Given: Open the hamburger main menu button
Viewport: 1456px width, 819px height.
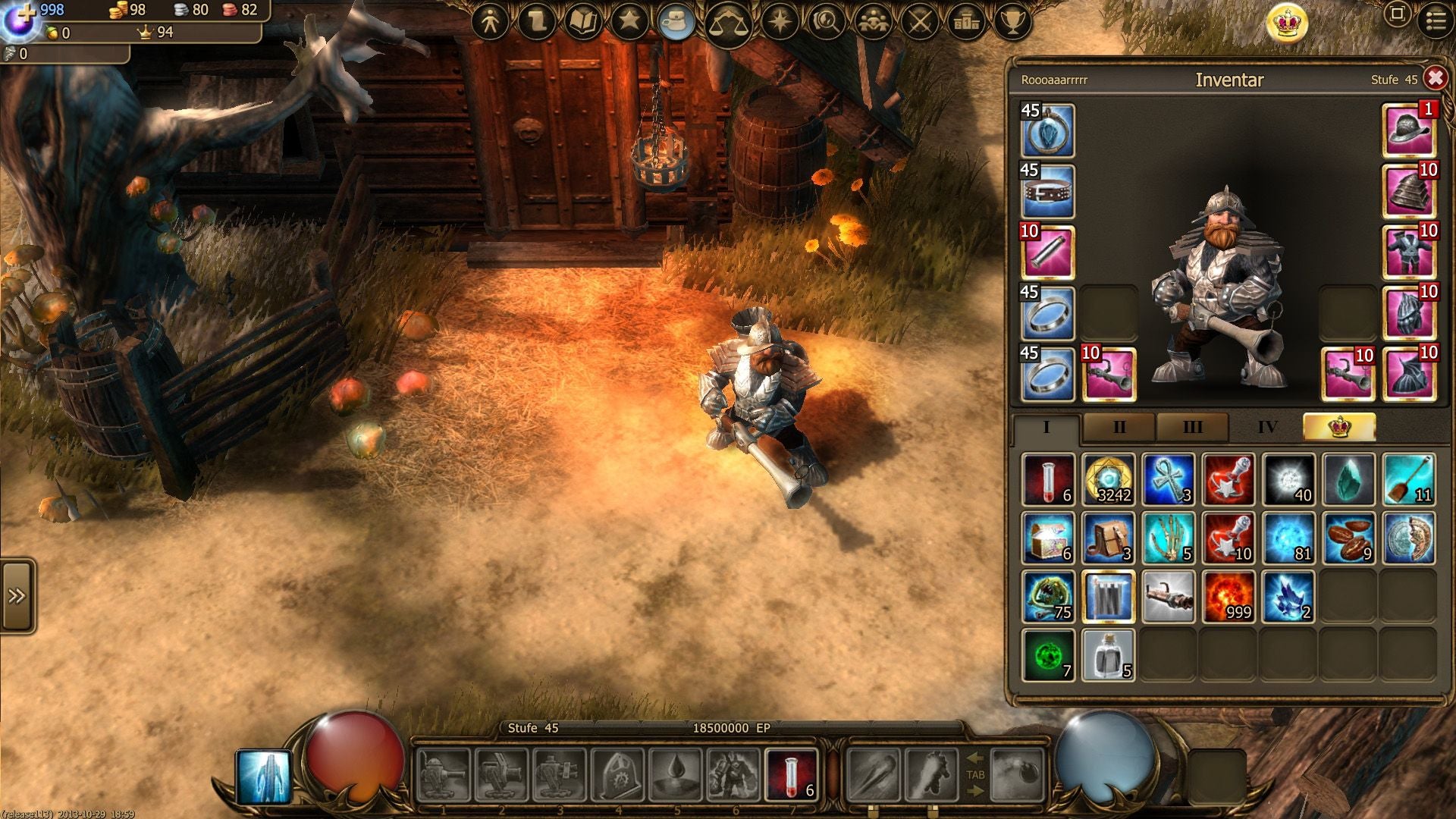Looking at the screenshot, I should 1436,20.
